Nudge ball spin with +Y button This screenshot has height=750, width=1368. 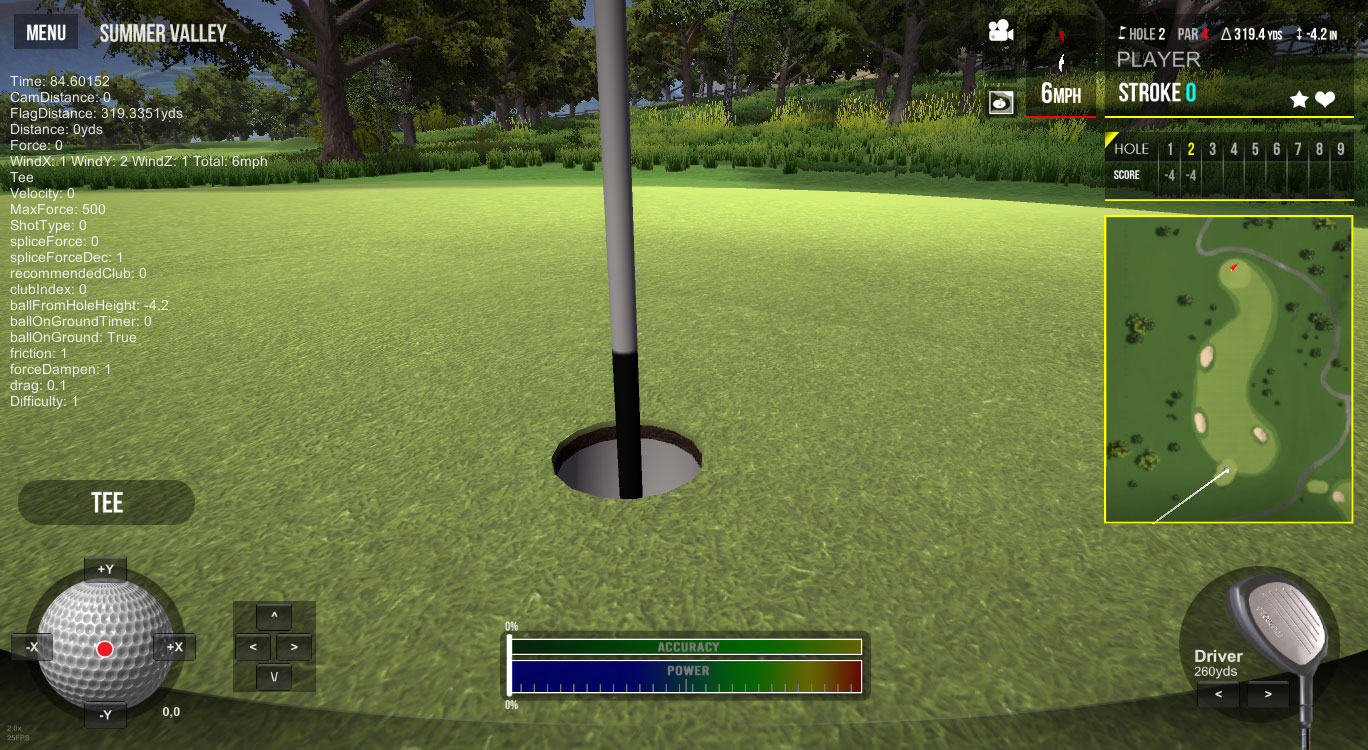[105, 570]
